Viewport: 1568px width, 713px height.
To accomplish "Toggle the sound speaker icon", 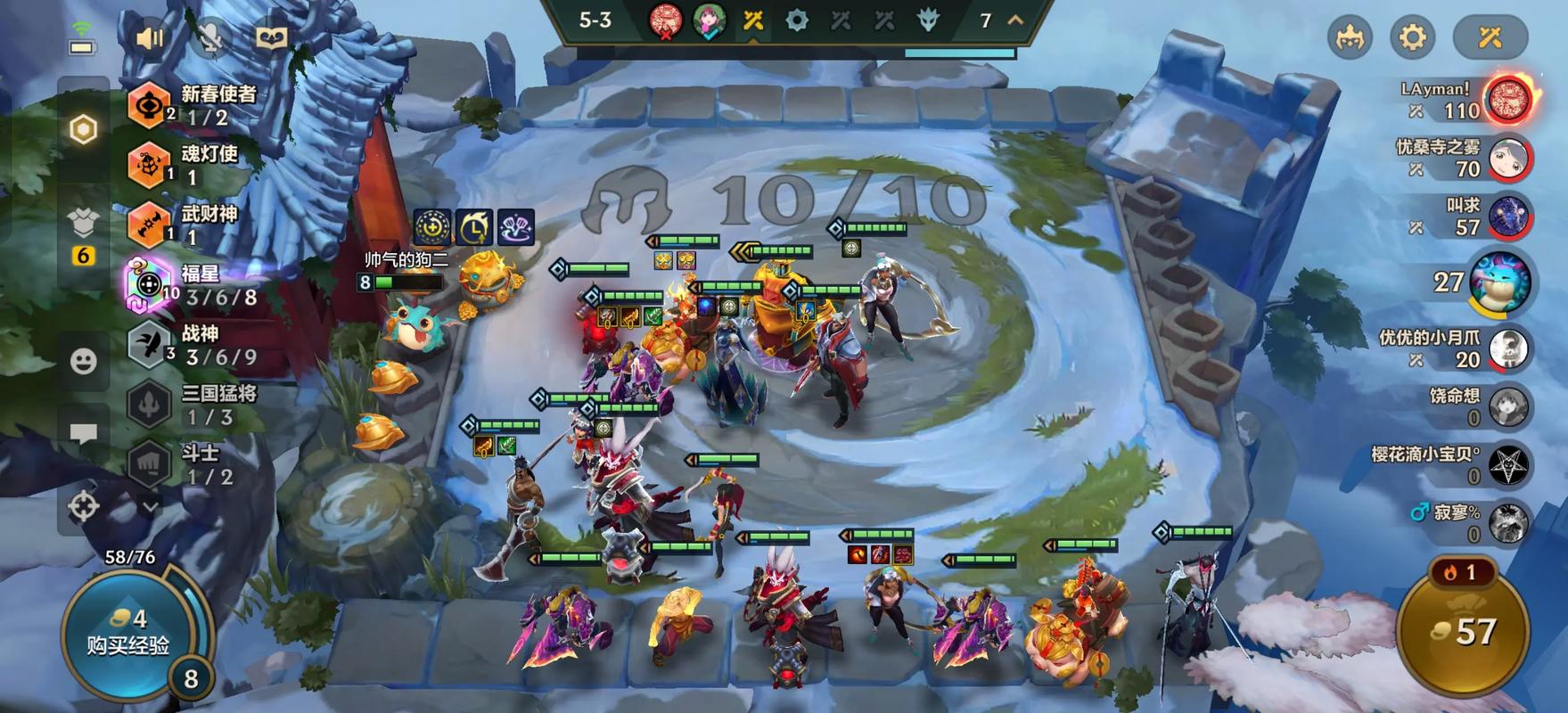I will [x=150, y=37].
